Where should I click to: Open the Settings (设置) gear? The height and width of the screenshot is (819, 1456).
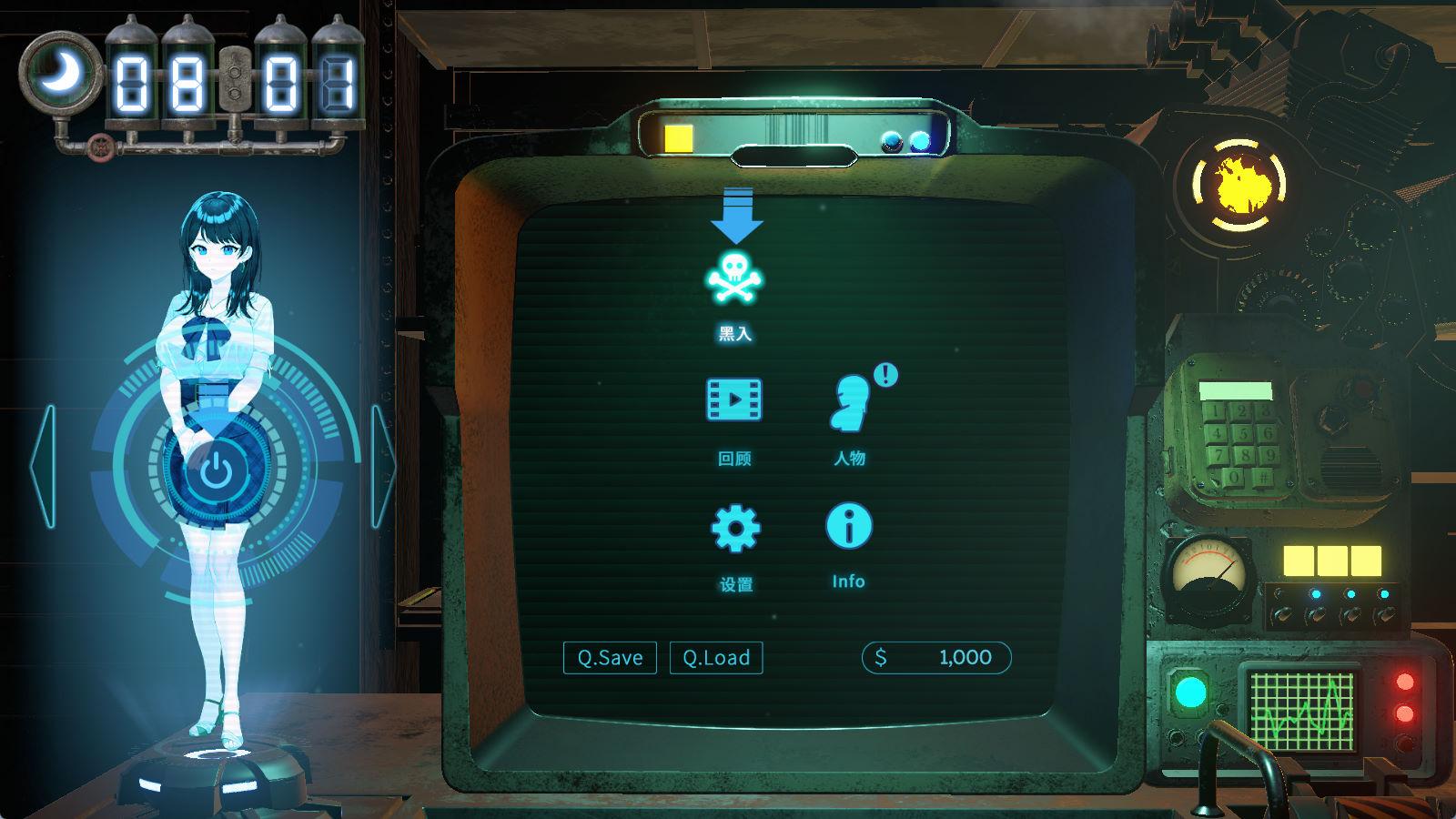(x=734, y=528)
